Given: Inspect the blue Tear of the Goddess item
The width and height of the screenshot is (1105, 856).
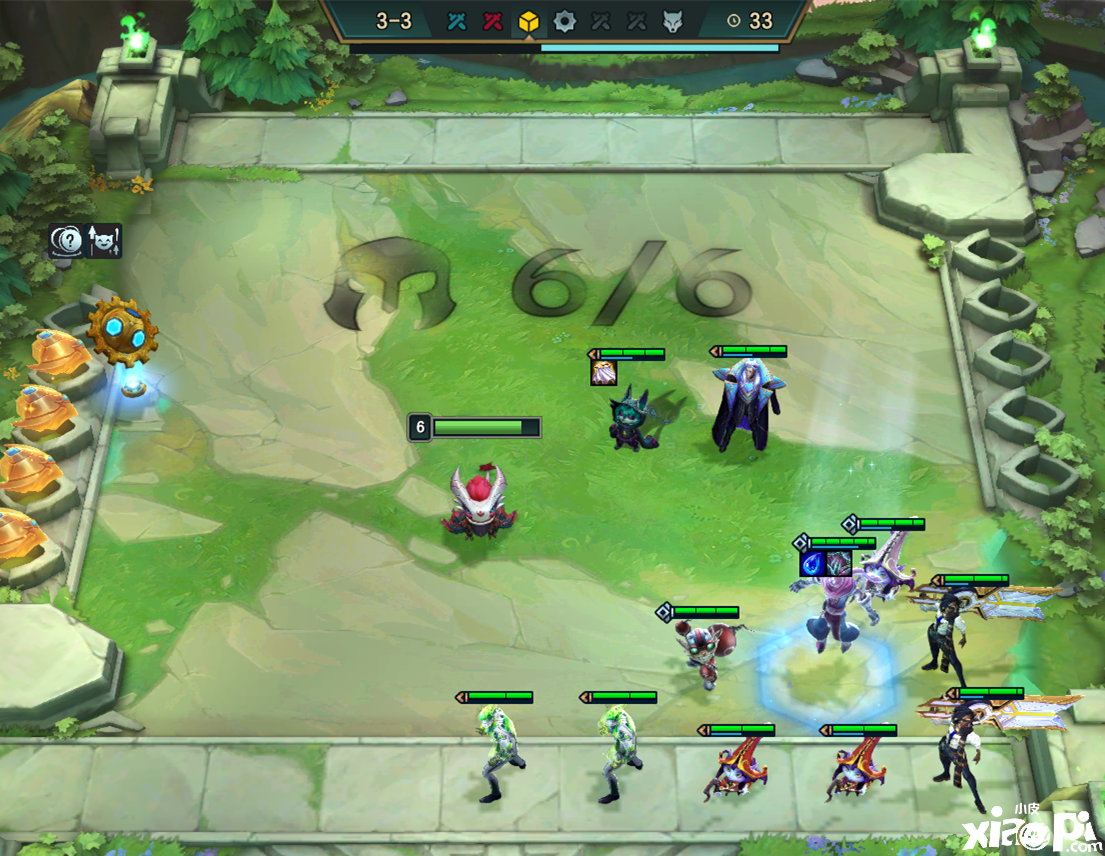Looking at the screenshot, I should pyautogui.click(x=813, y=562).
